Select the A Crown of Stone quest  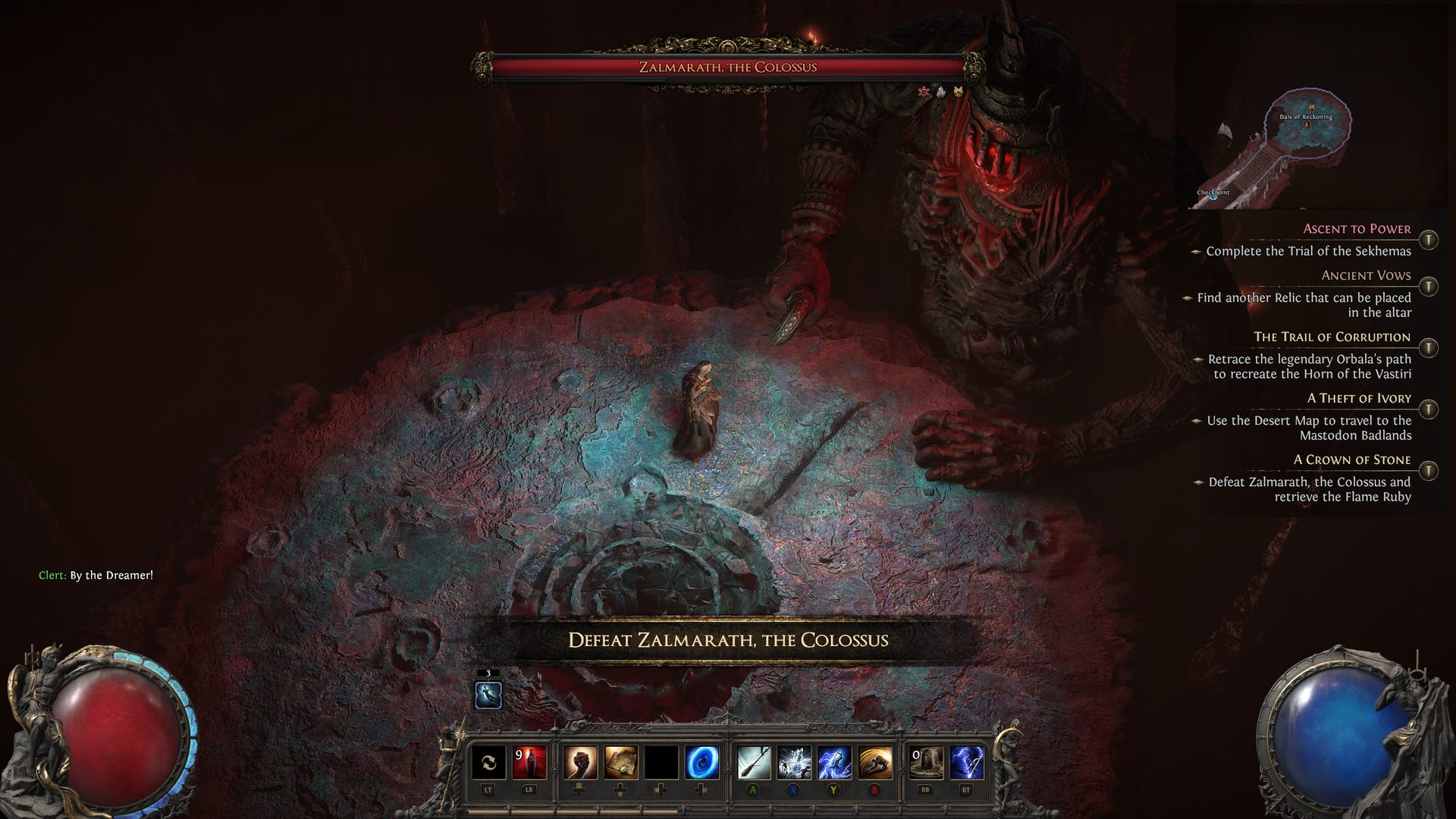pos(1351,460)
